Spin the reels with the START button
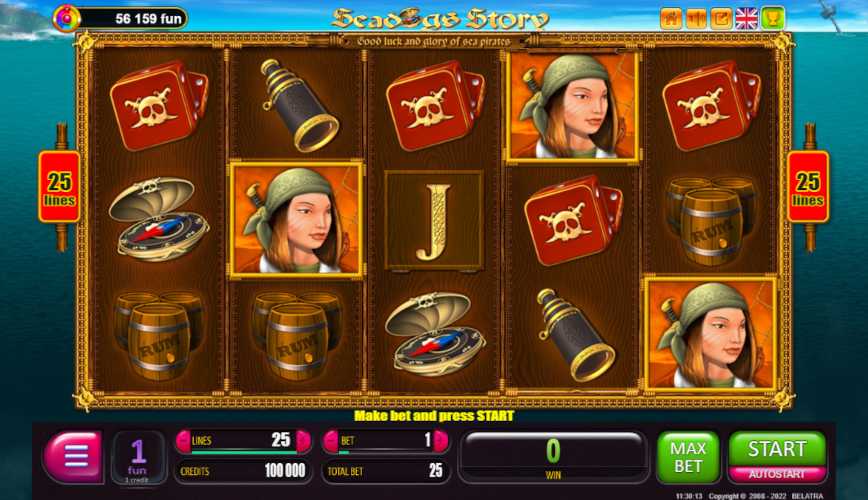Image resolution: width=868 pixels, height=500 pixels. [x=777, y=449]
